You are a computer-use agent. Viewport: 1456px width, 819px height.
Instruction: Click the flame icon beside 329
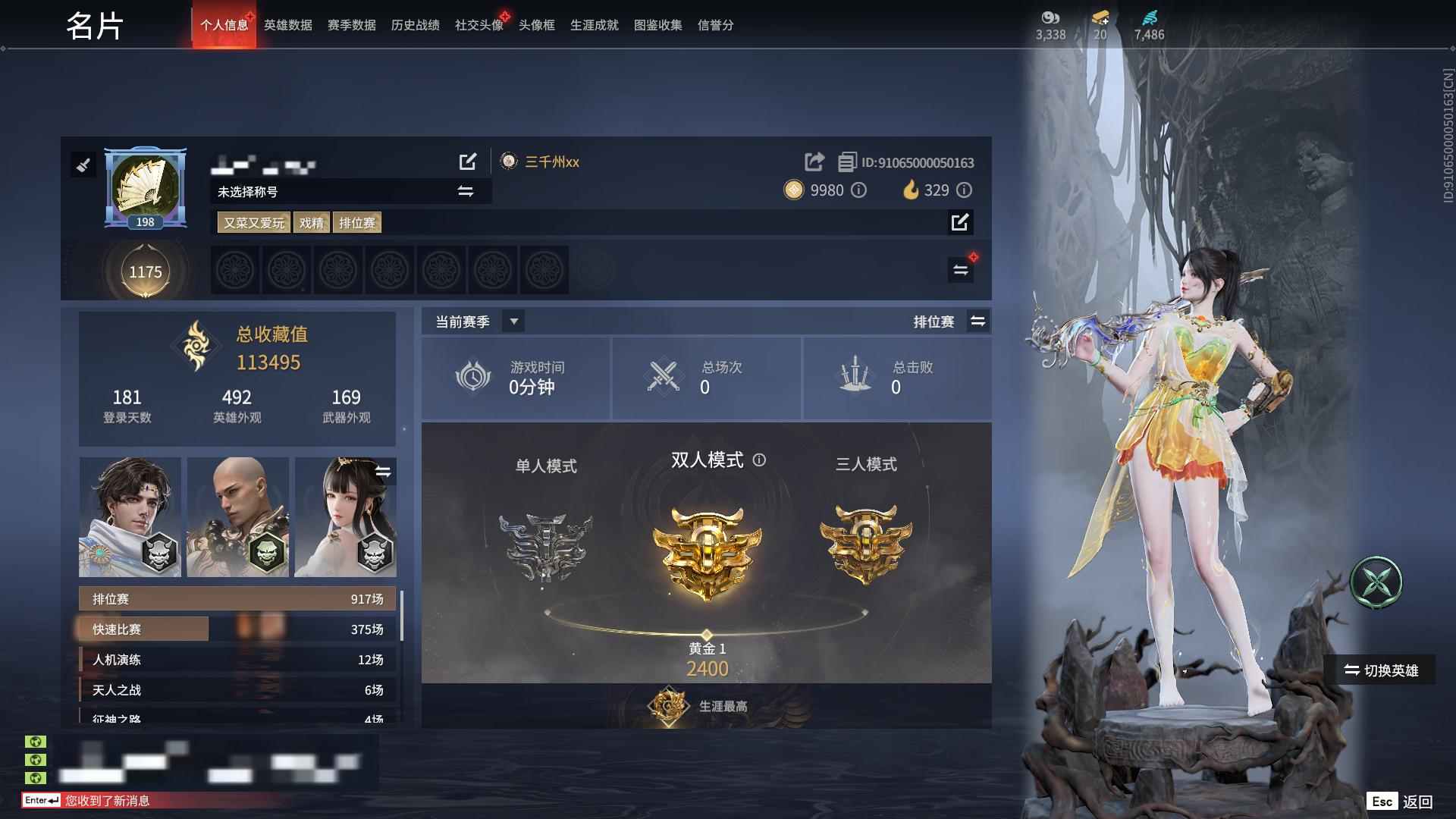tap(913, 190)
